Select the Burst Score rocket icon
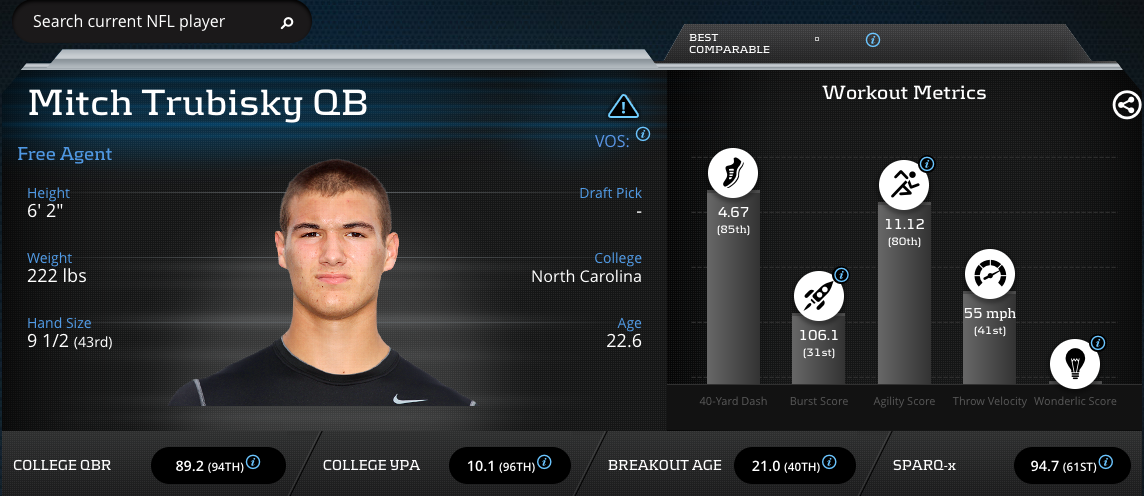Viewport: 1144px width, 496px height. pyautogui.click(x=818, y=296)
